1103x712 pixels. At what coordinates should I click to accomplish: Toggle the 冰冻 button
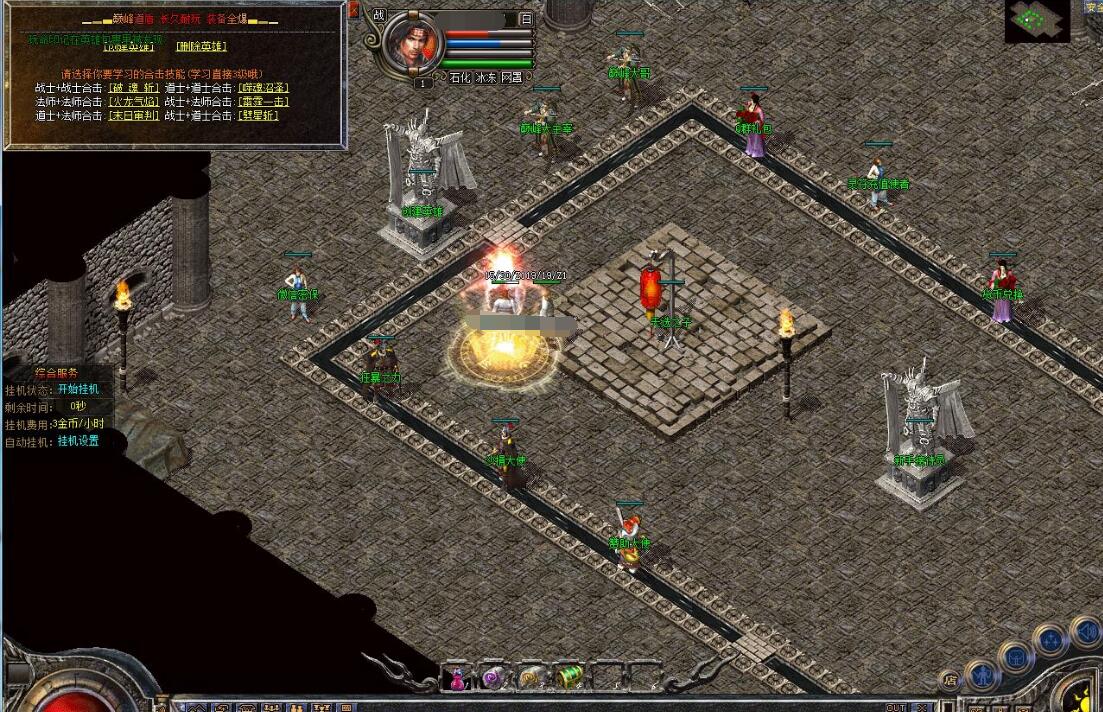[x=486, y=77]
